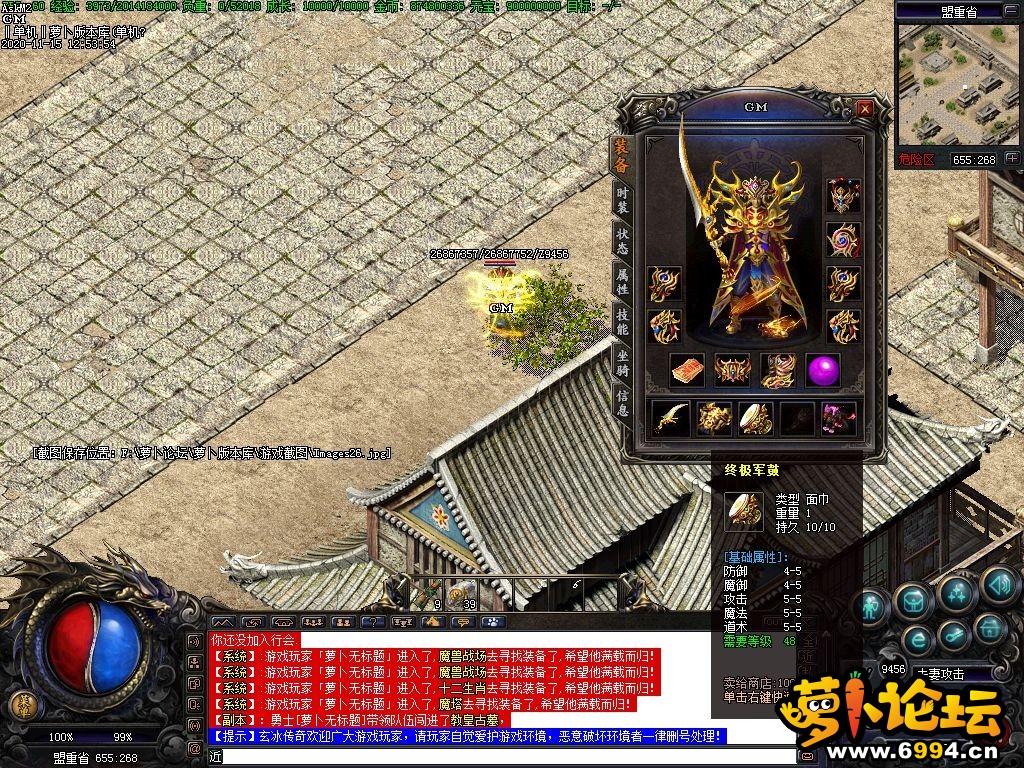1024x768 pixels.
Task: Switch to the 时装 tab
Action: tap(622, 198)
